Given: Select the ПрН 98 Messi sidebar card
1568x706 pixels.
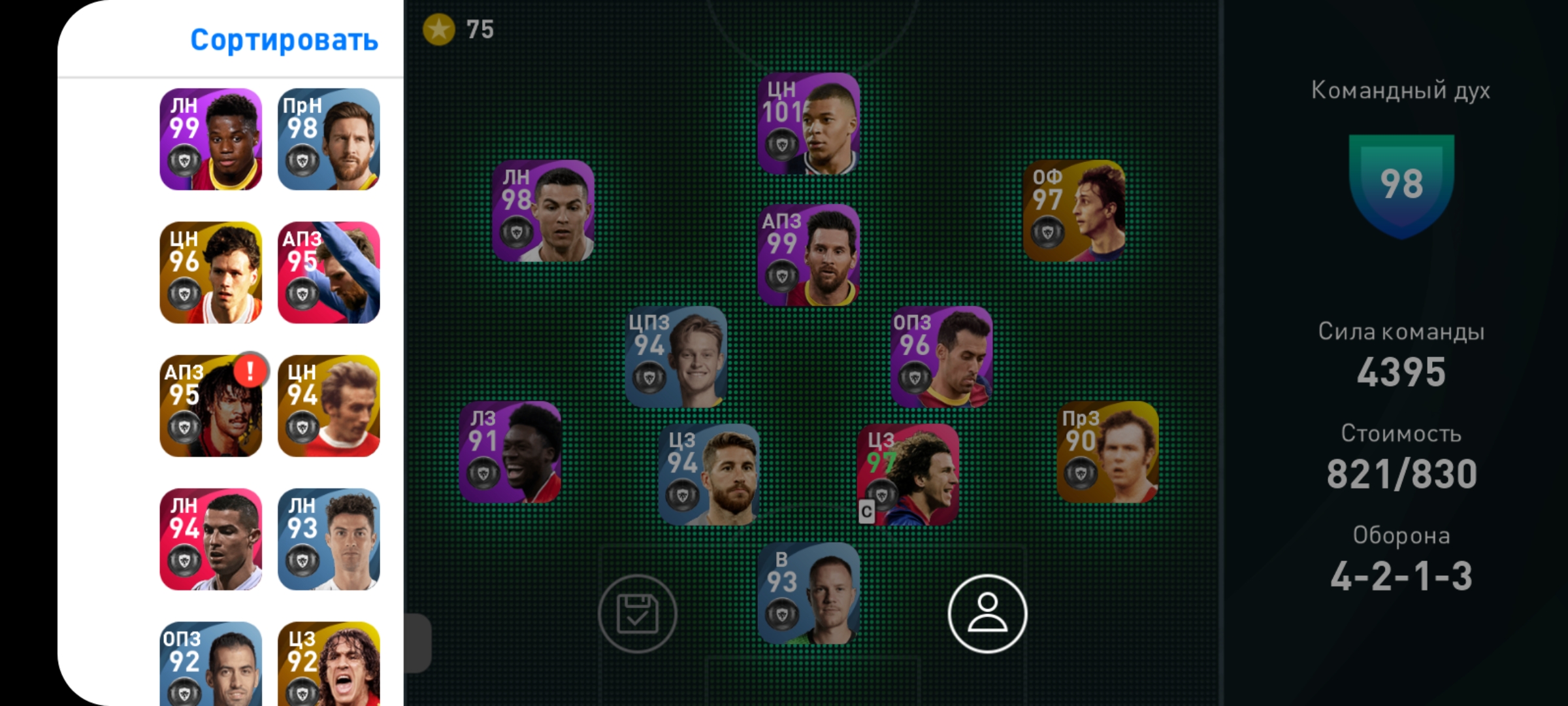Looking at the screenshot, I should 329,139.
